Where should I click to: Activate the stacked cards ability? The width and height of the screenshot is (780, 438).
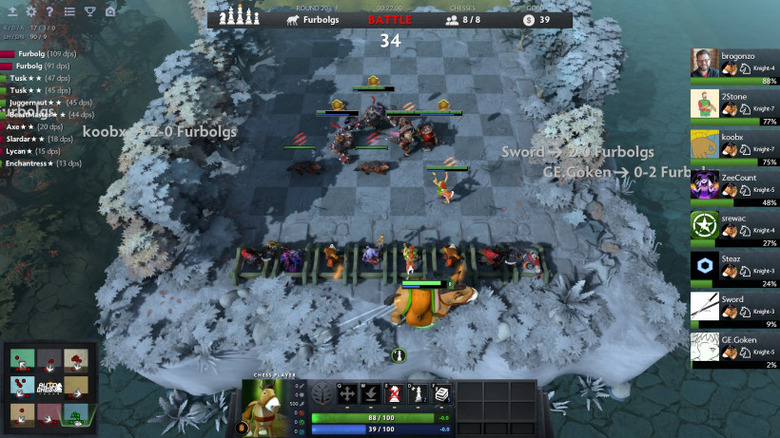442,395
